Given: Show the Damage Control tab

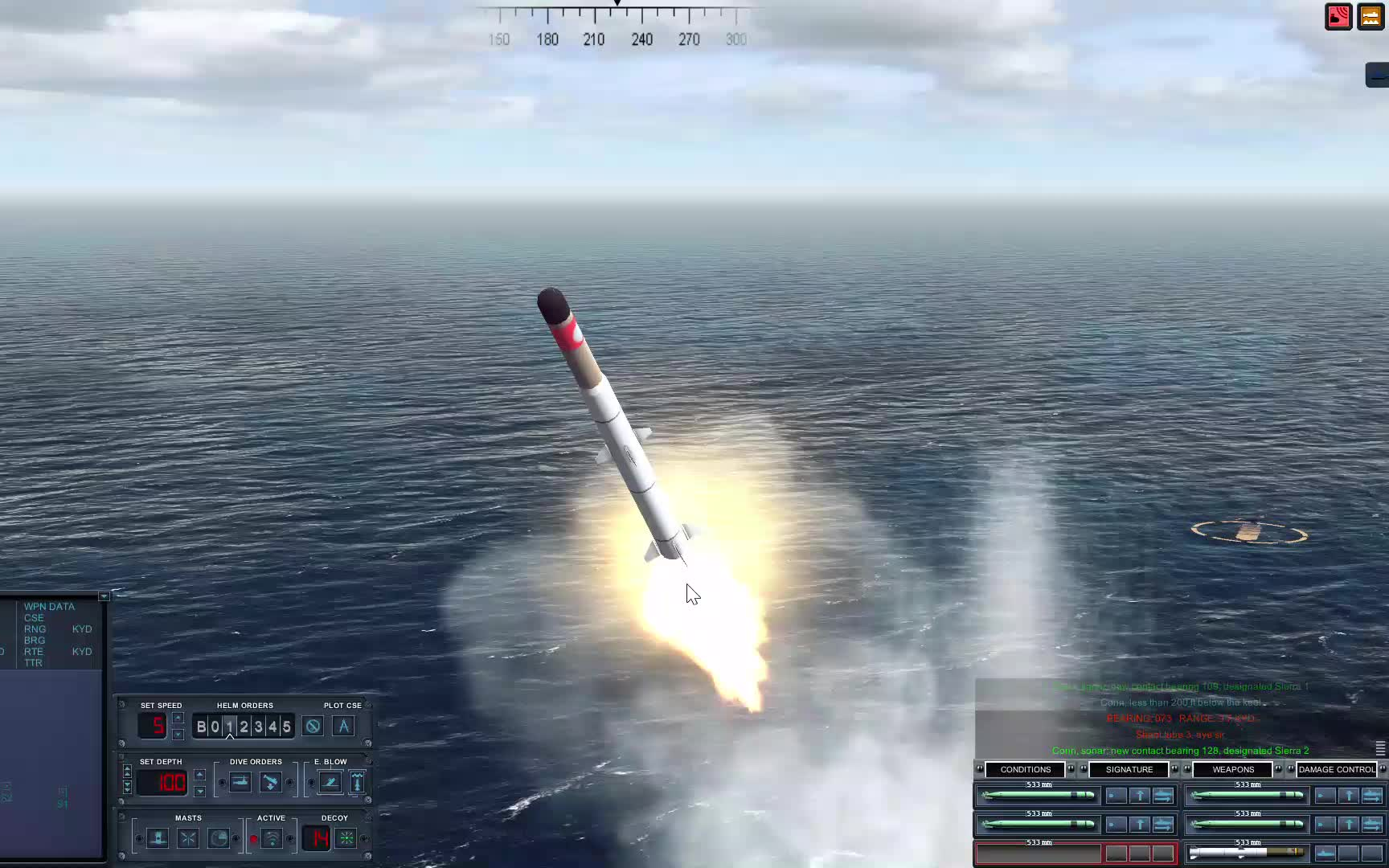Looking at the screenshot, I should pos(1336,769).
